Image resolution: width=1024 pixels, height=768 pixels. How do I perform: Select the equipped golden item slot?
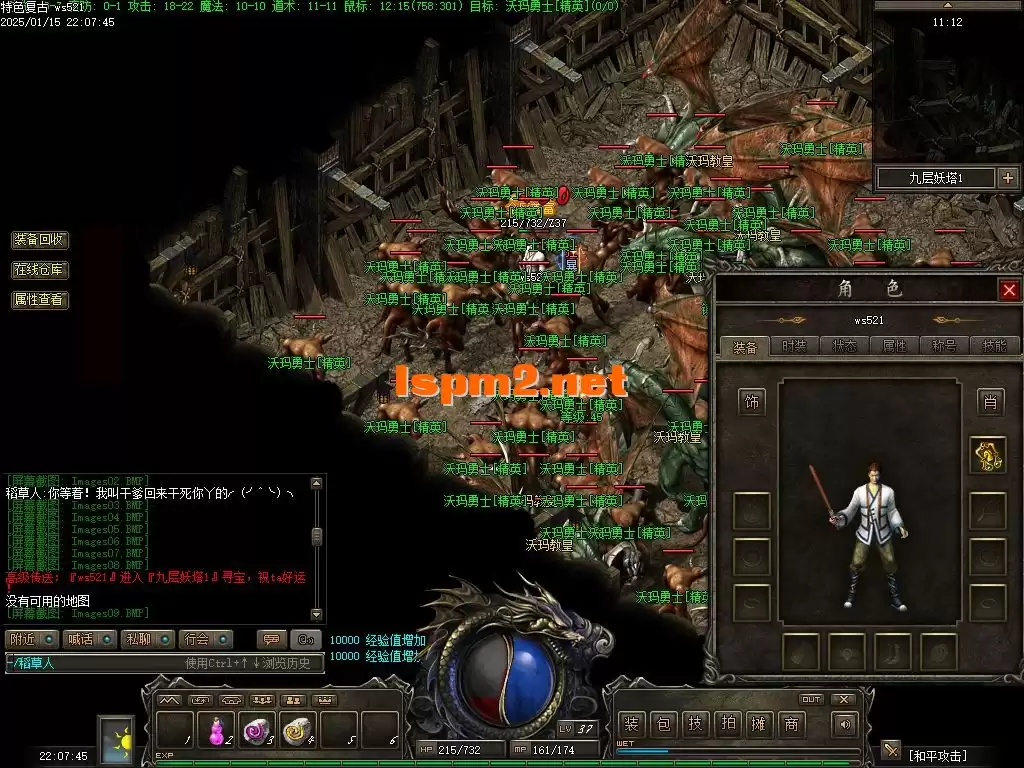989,456
